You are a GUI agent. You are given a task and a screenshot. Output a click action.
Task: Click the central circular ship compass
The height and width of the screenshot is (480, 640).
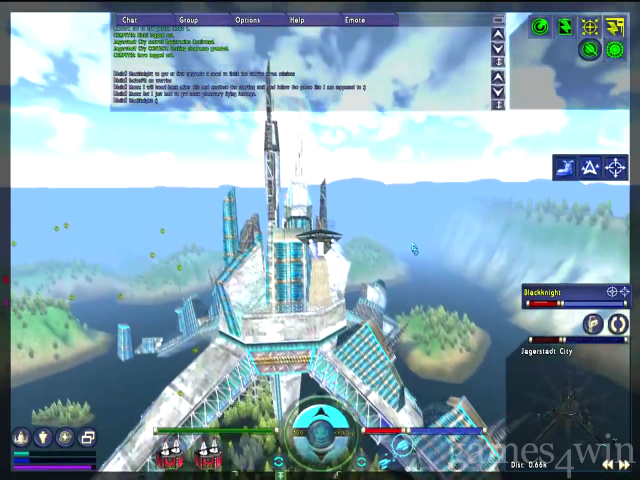tap(319, 432)
